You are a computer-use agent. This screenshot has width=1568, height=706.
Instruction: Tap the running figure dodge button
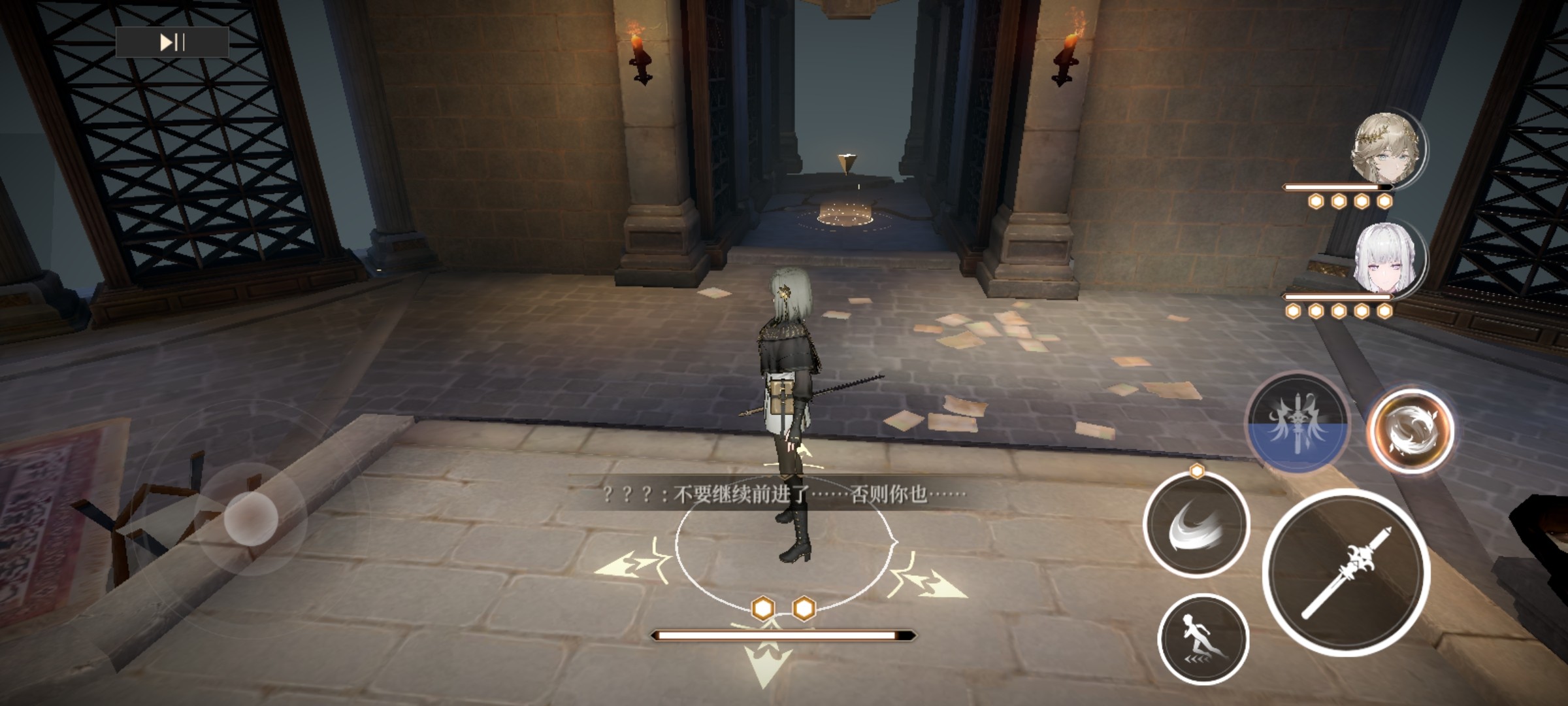(x=1203, y=639)
